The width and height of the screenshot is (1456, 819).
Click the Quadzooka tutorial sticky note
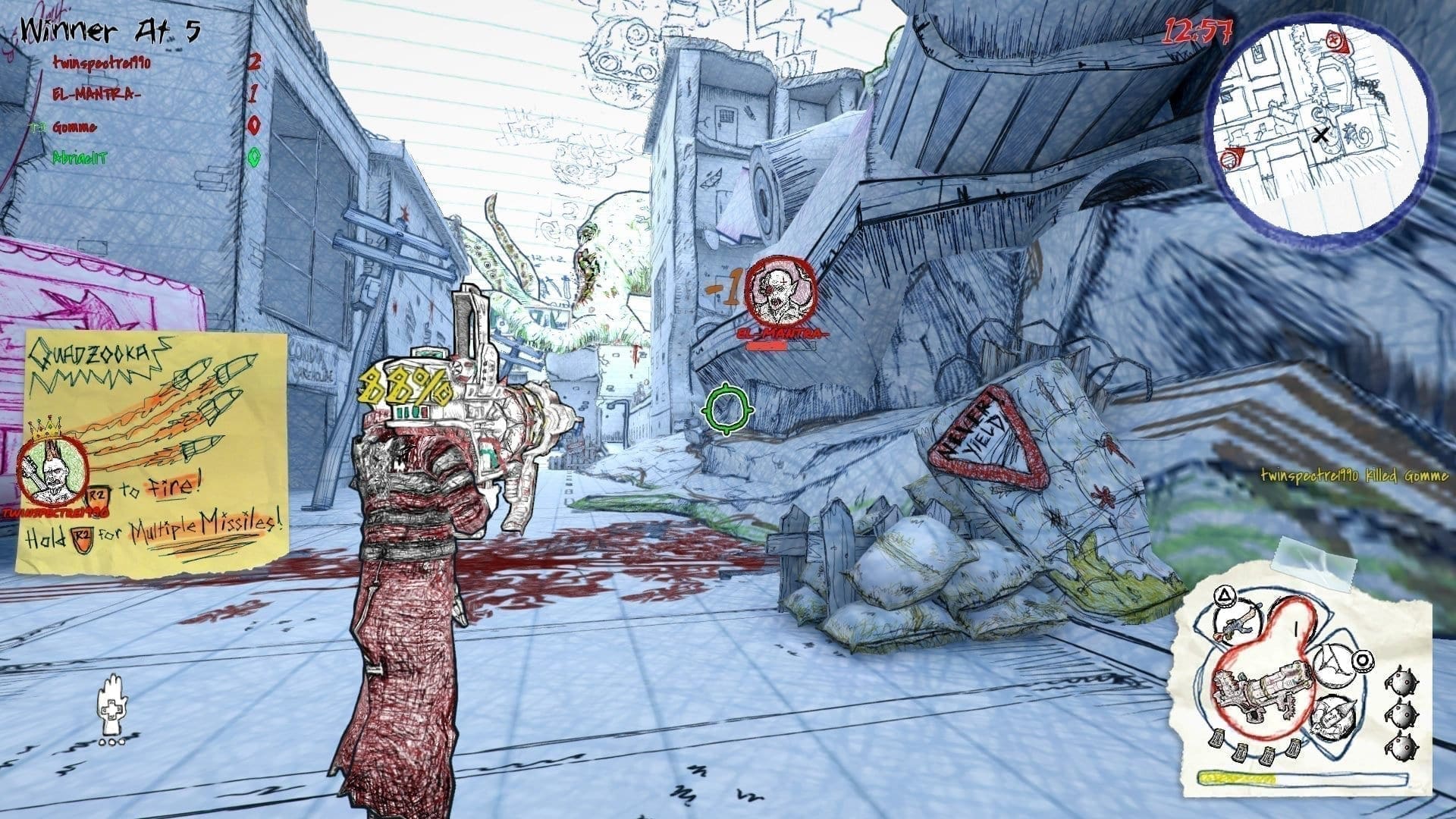152,451
